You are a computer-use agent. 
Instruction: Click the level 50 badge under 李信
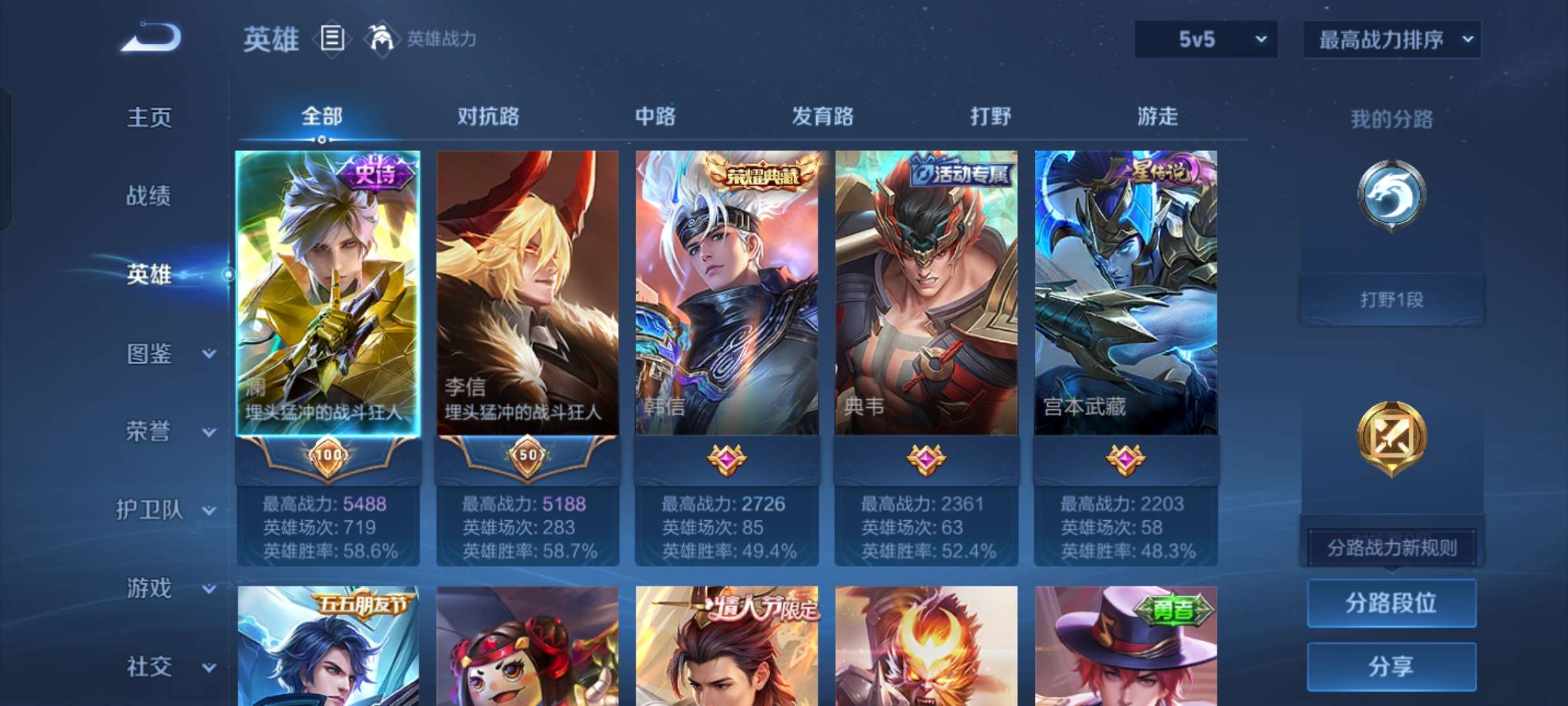click(528, 458)
